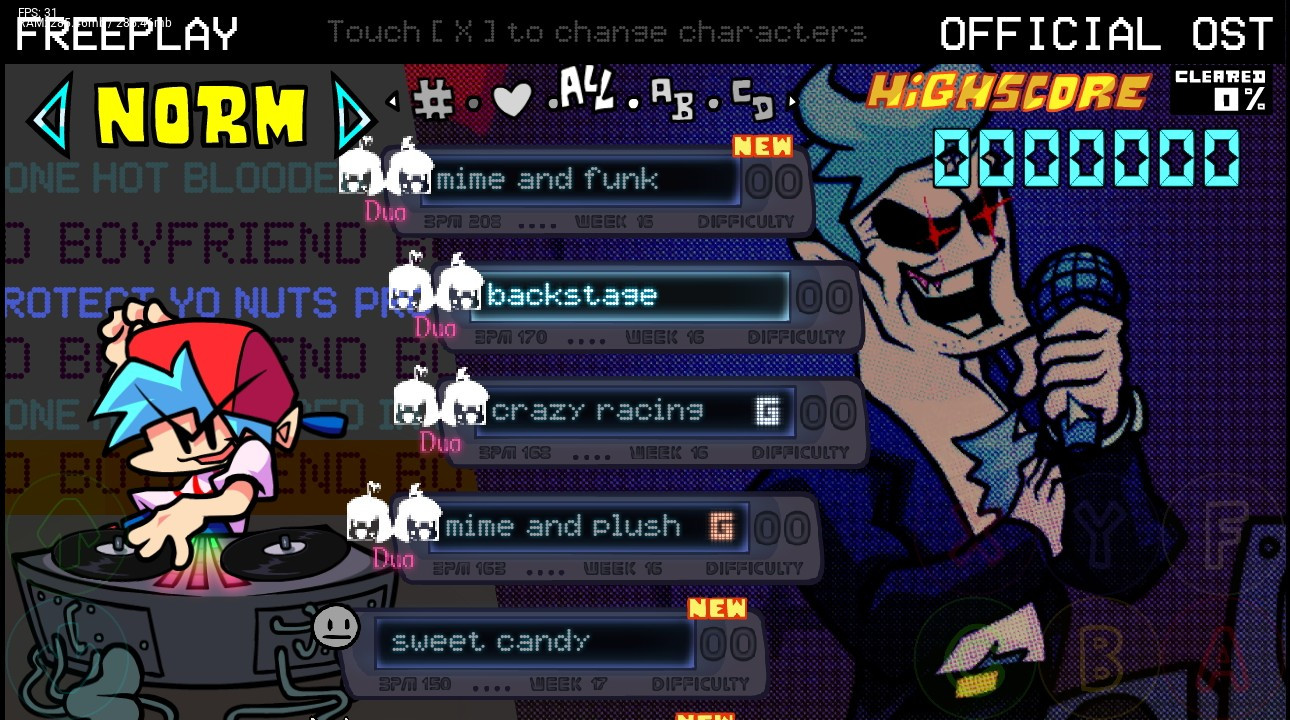Switch to the ALL filter tab

pyautogui.click(x=586, y=95)
